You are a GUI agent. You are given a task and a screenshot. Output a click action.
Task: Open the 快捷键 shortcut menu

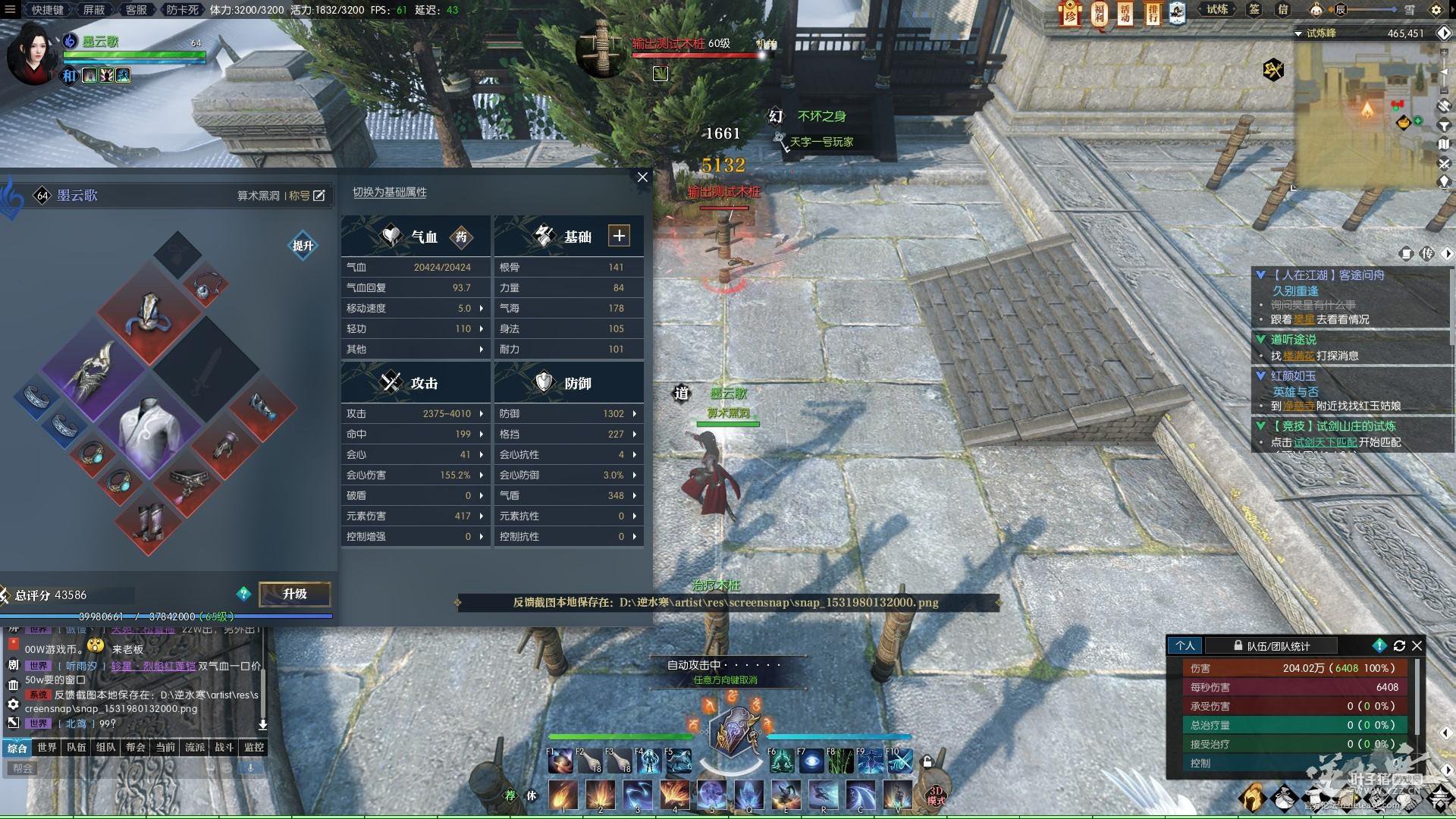click(x=48, y=10)
